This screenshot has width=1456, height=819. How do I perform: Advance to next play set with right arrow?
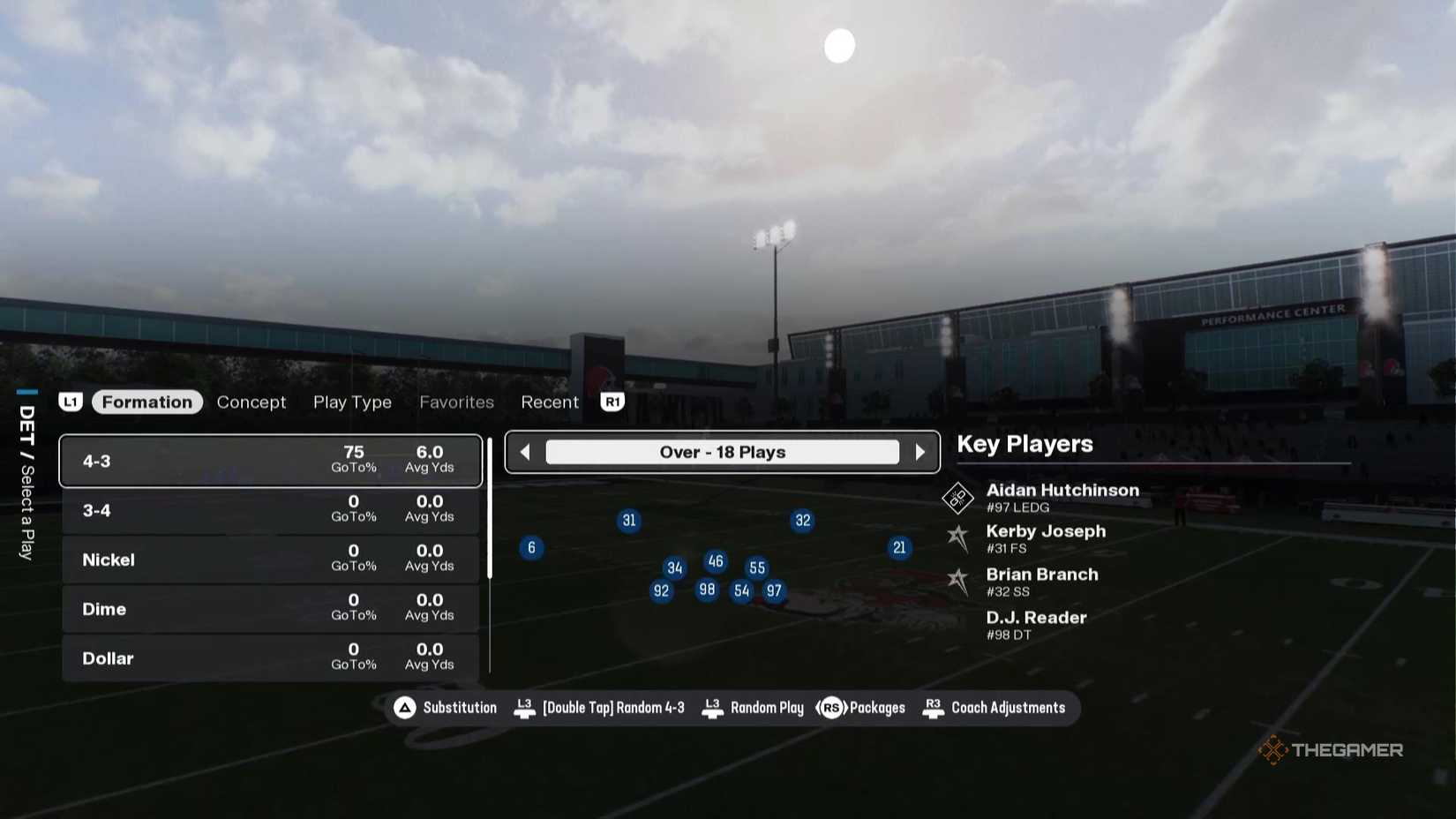pos(921,451)
